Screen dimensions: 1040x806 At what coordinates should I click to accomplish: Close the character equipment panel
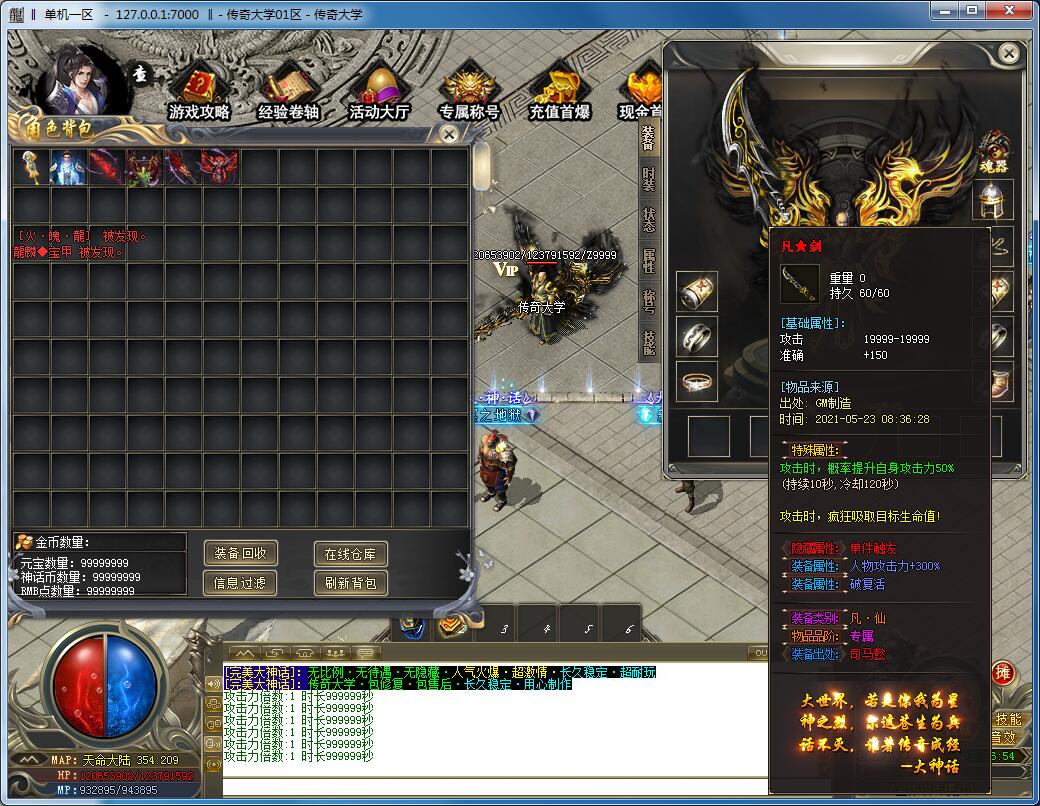pyautogui.click(x=1009, y=53)
